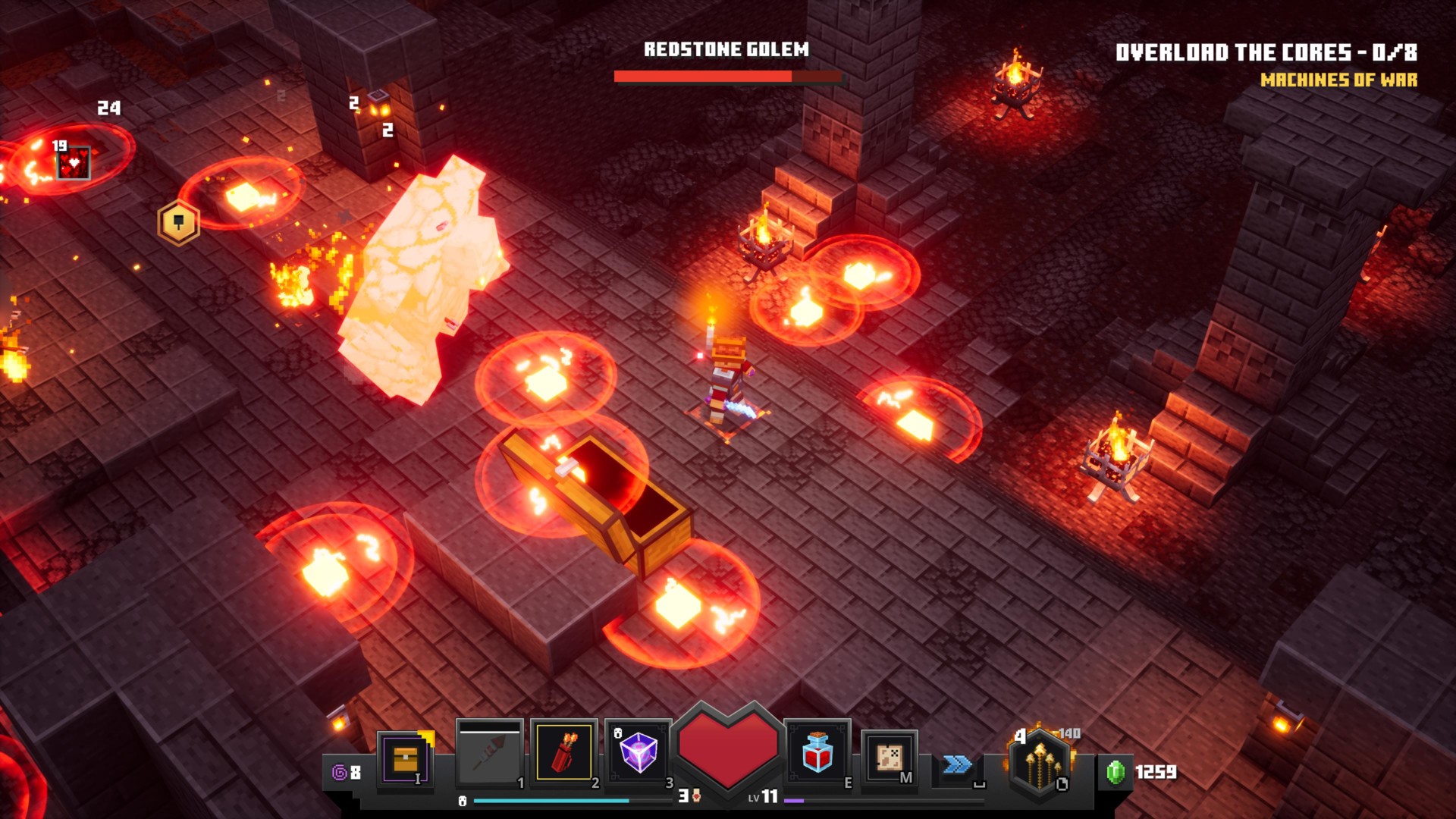1456x819 pixels.
Task: Drink the red health potion
Action: click(817, 753)
